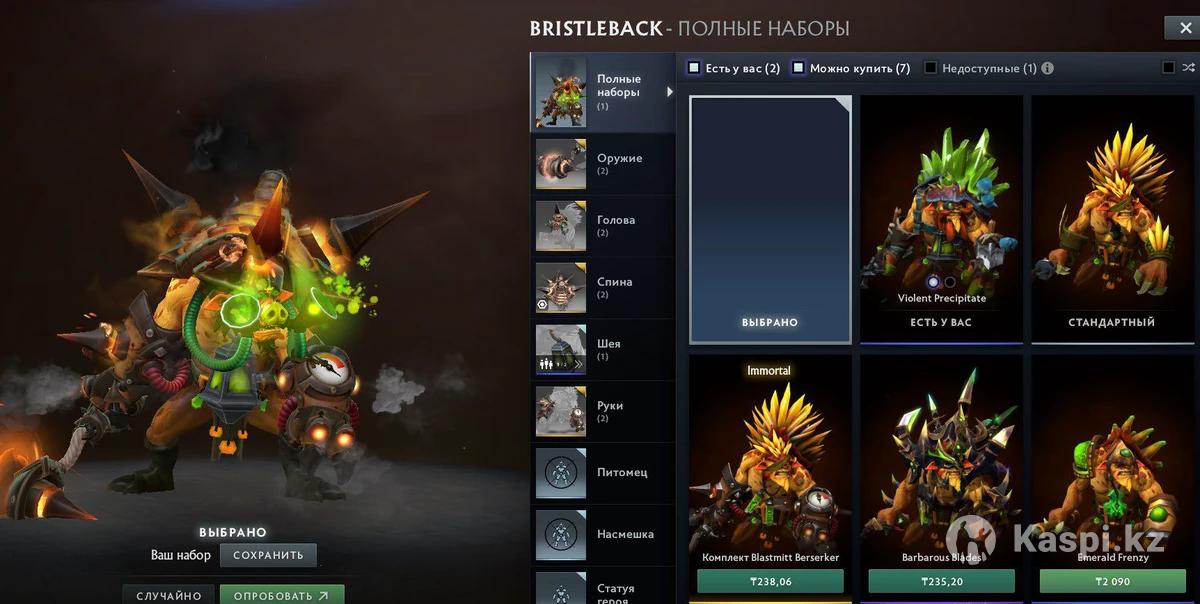Image resolution: width=1200 pixels, height=604 pixels.
Task: Open the Спина back slot category
Action: 602,288
